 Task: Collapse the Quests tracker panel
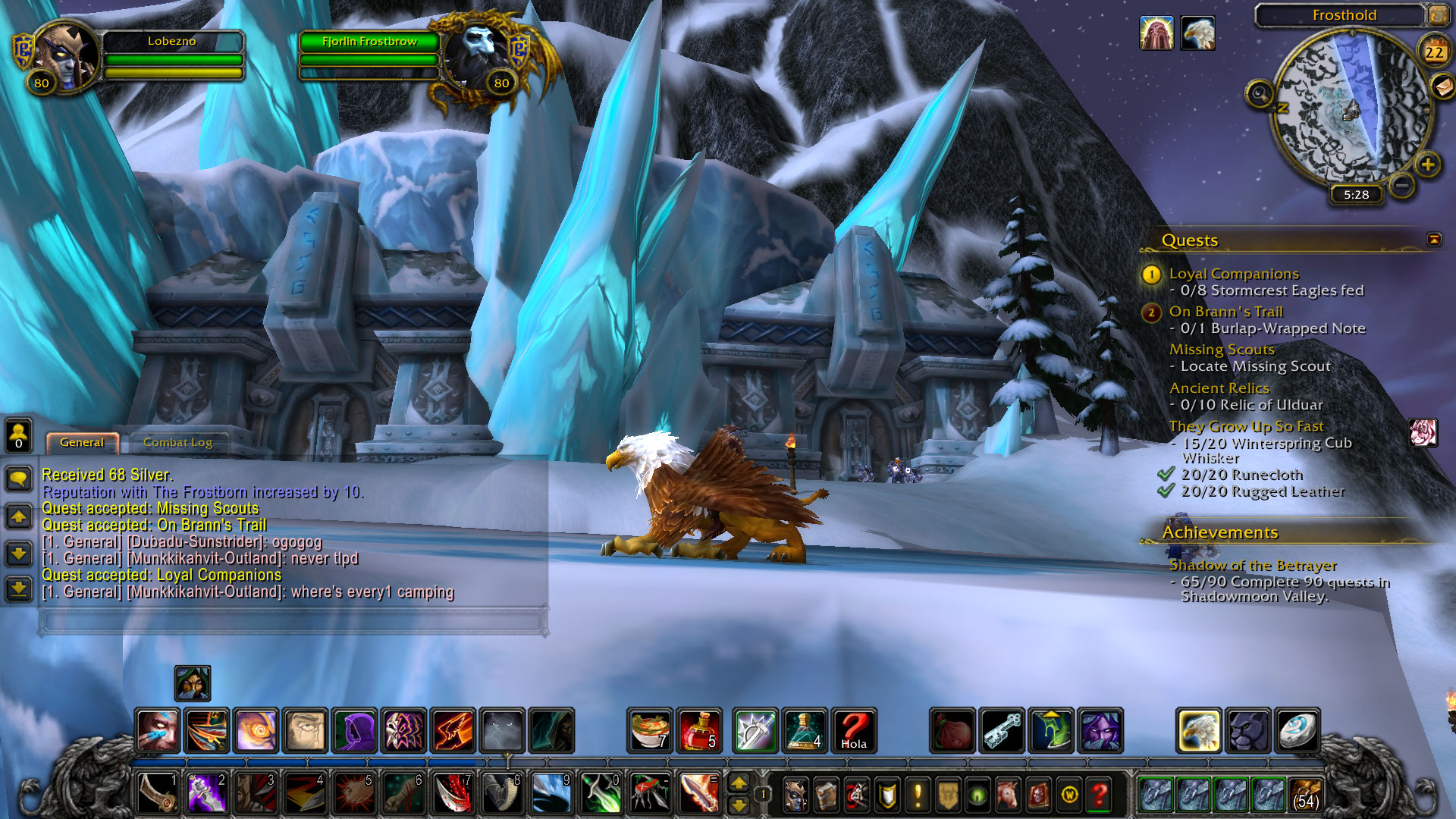1433,240
